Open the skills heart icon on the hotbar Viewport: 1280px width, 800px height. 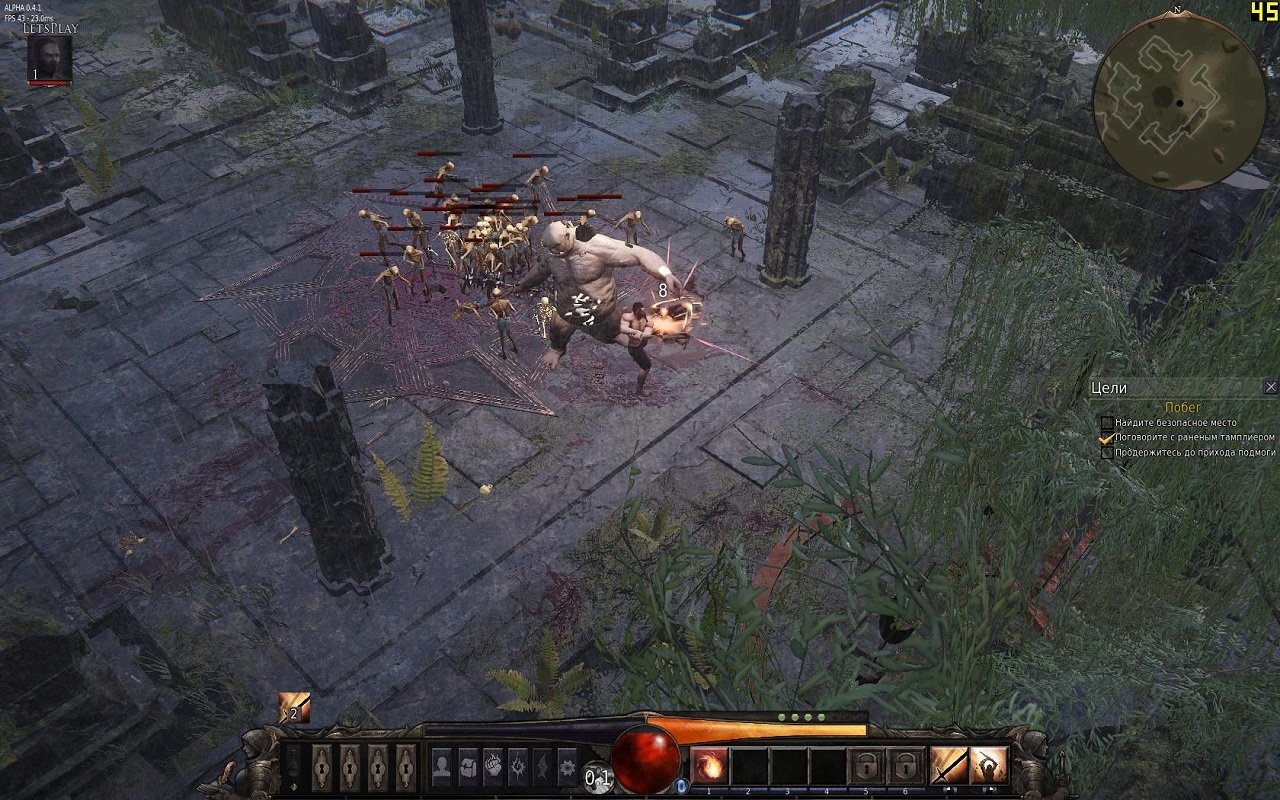point(495,766)
